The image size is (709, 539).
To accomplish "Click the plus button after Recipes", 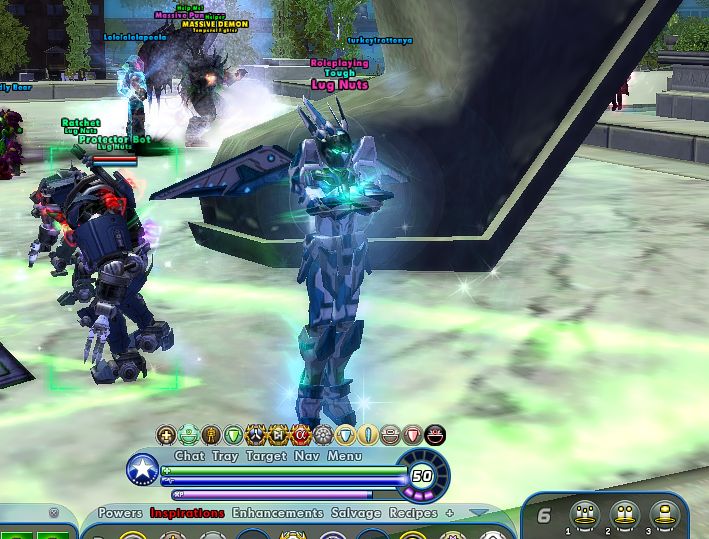I will click(x=450, y=513).
